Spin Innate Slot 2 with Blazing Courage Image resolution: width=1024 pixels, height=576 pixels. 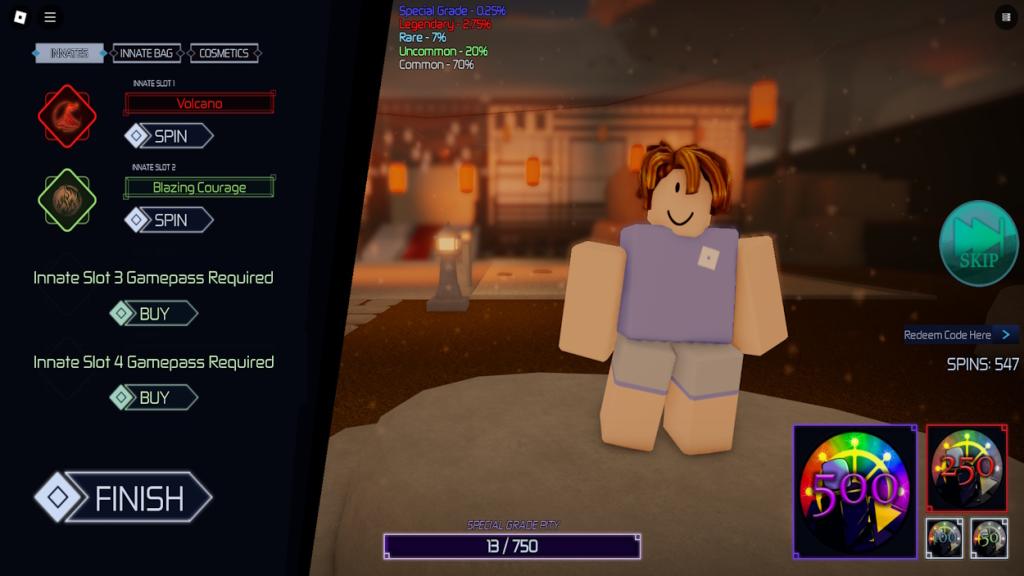pyautogui.click(x=169, y=220)
